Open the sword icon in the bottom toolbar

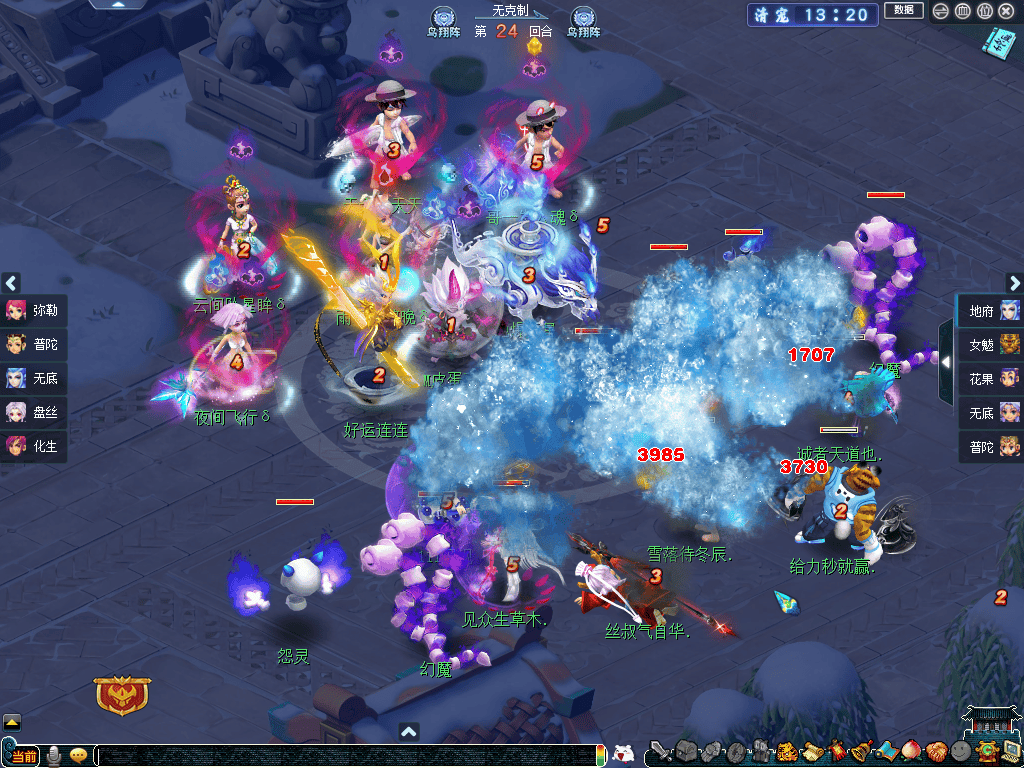[659, 752]
